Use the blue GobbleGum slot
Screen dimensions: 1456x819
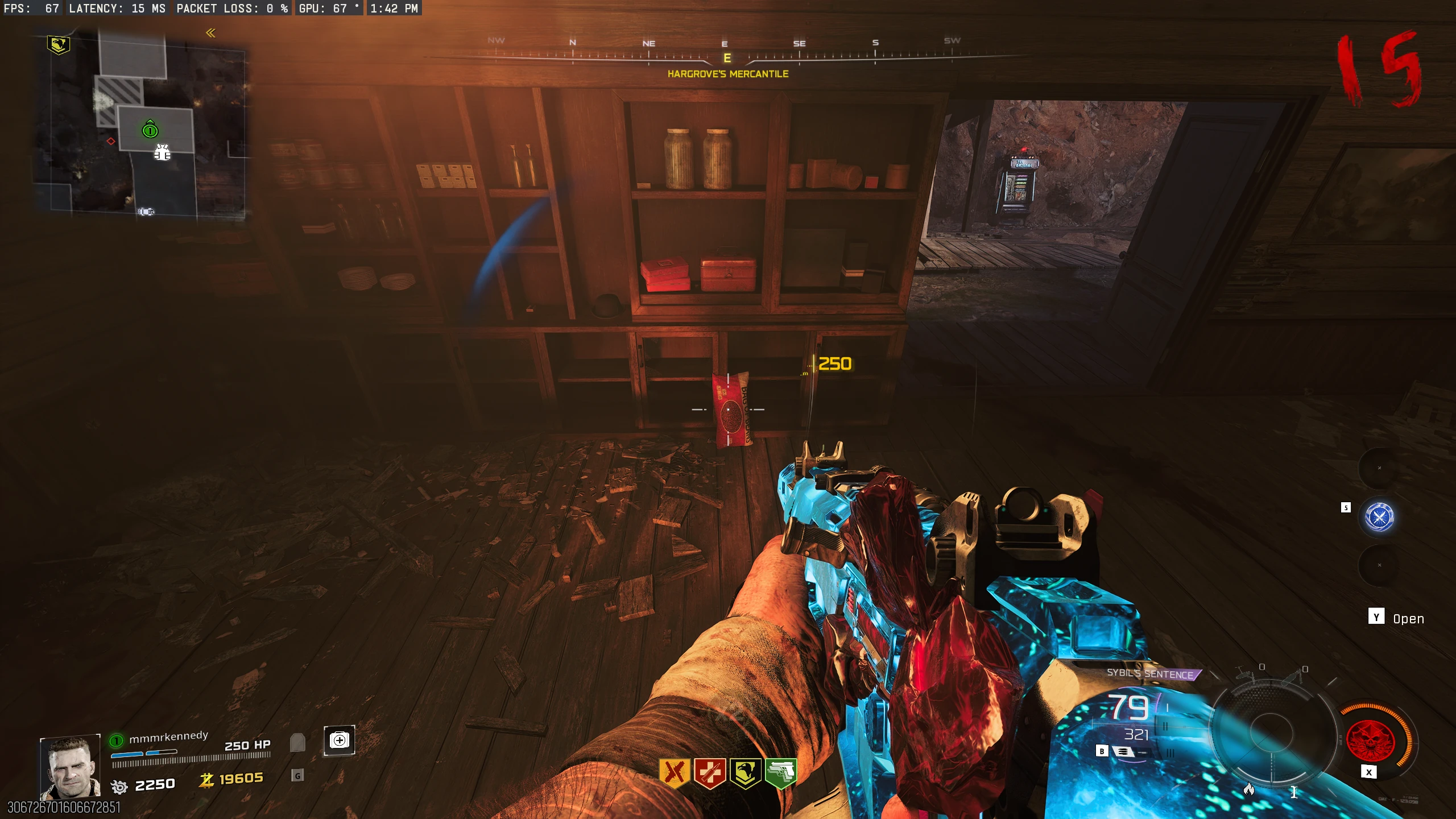(1379, 516)
